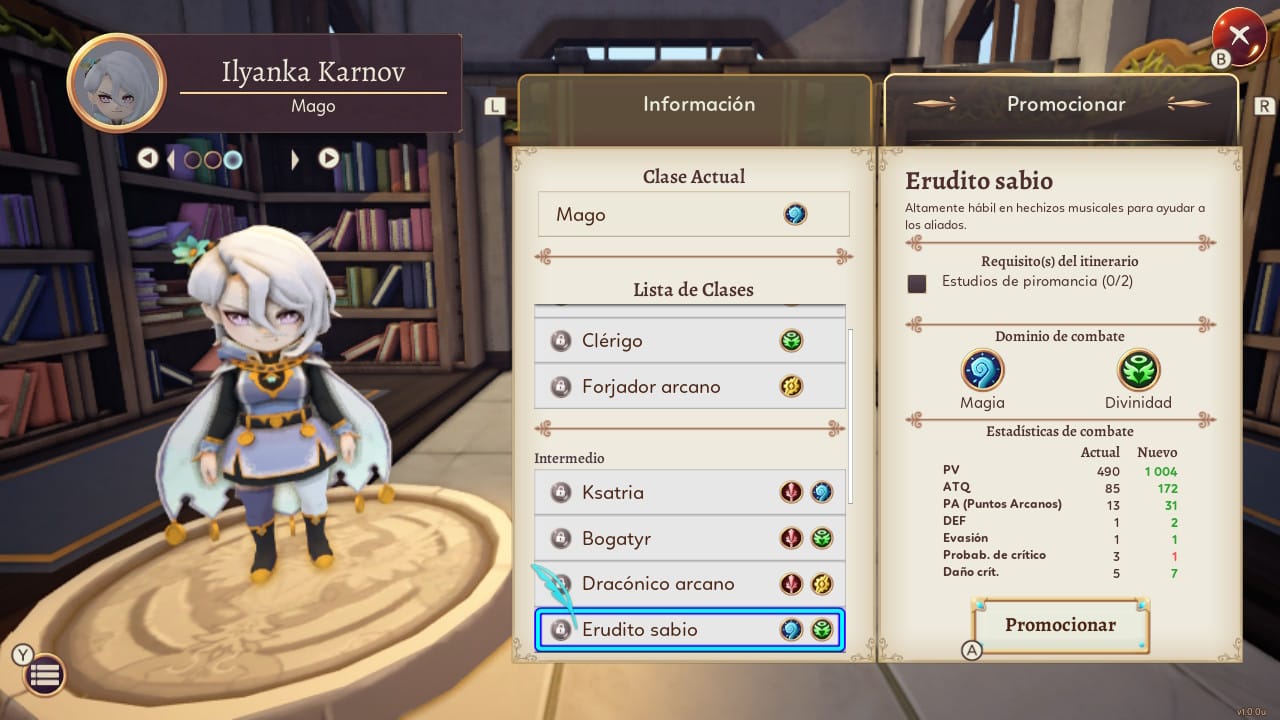This screenshot has height=720, width=1280.
Task: Click the current class Mago field
Action: 693,215
